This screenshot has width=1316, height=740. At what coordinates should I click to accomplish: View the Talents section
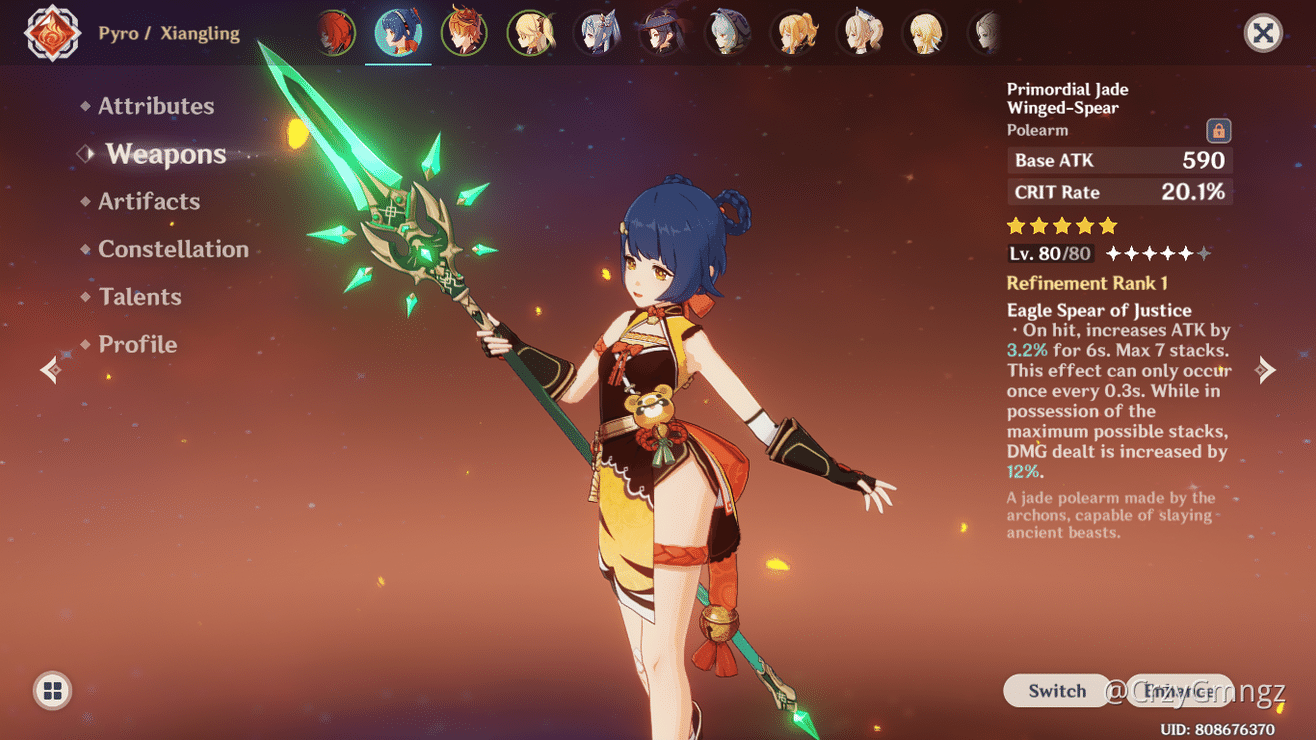140,296
